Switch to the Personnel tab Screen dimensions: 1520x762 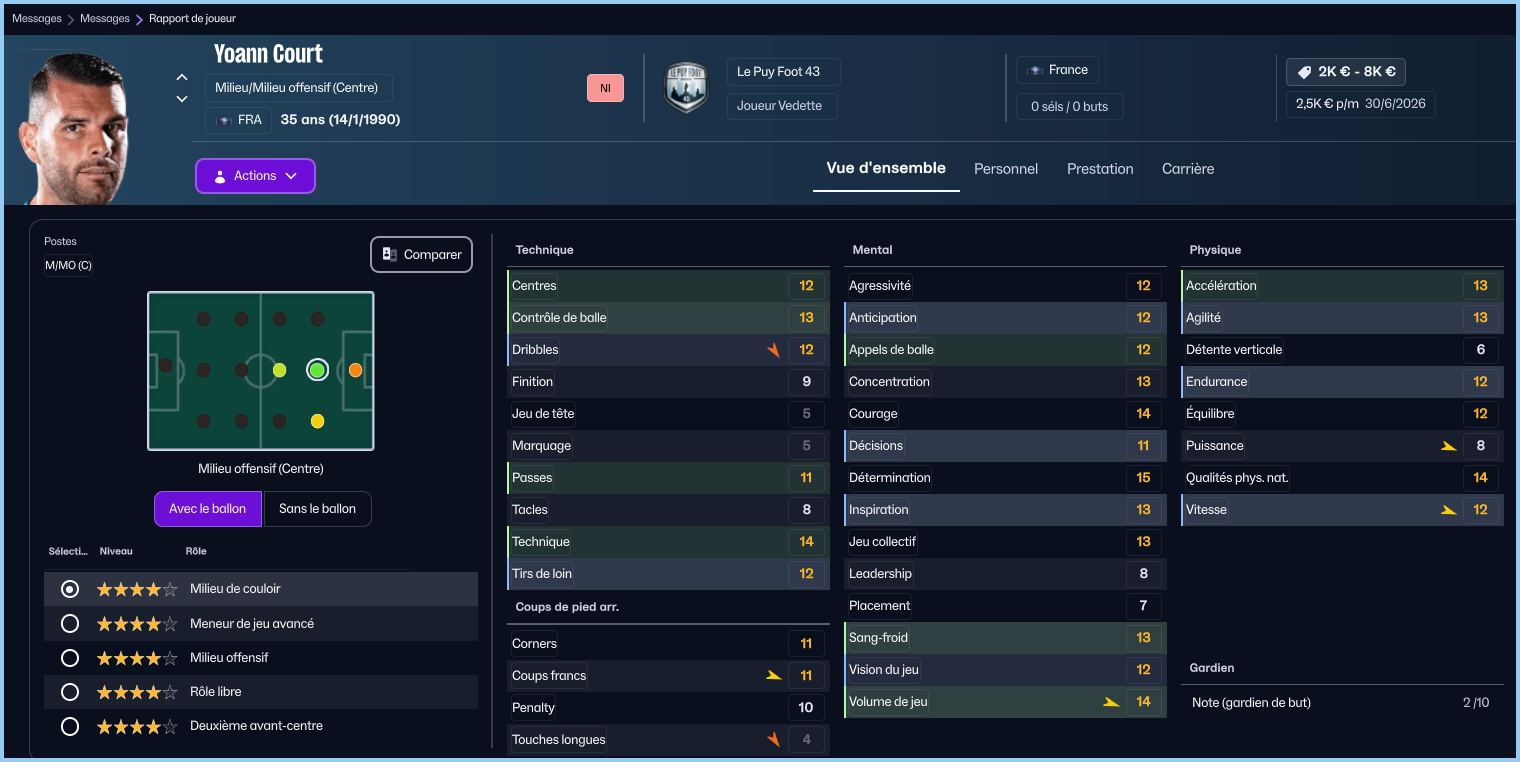(x=1006, y=169)
